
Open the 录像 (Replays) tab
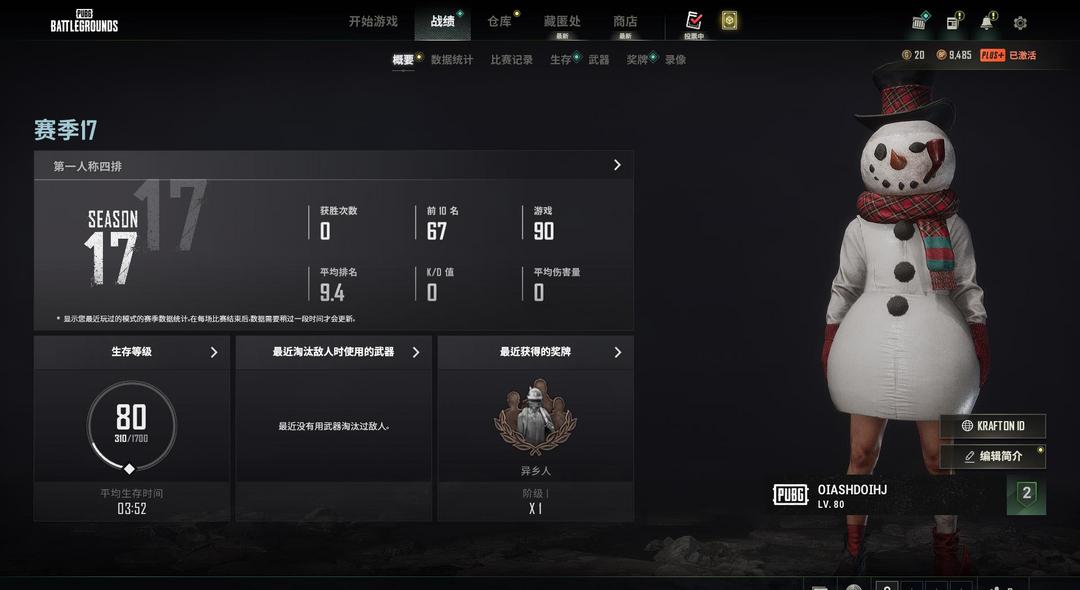(676, 60)
